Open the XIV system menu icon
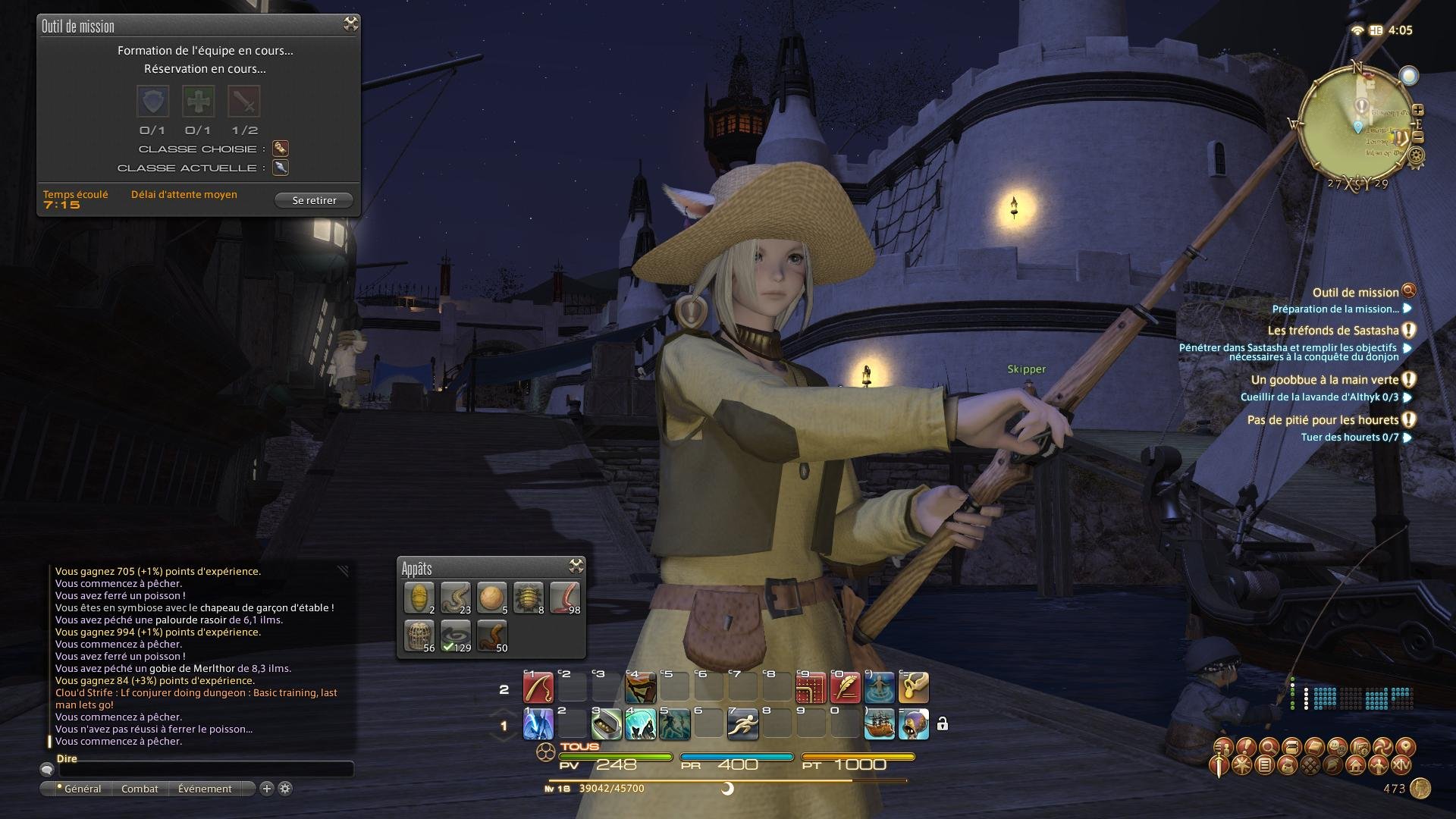Viewport: 1456px width, 819px height. pyautogui.click(x=1401, y=766)
